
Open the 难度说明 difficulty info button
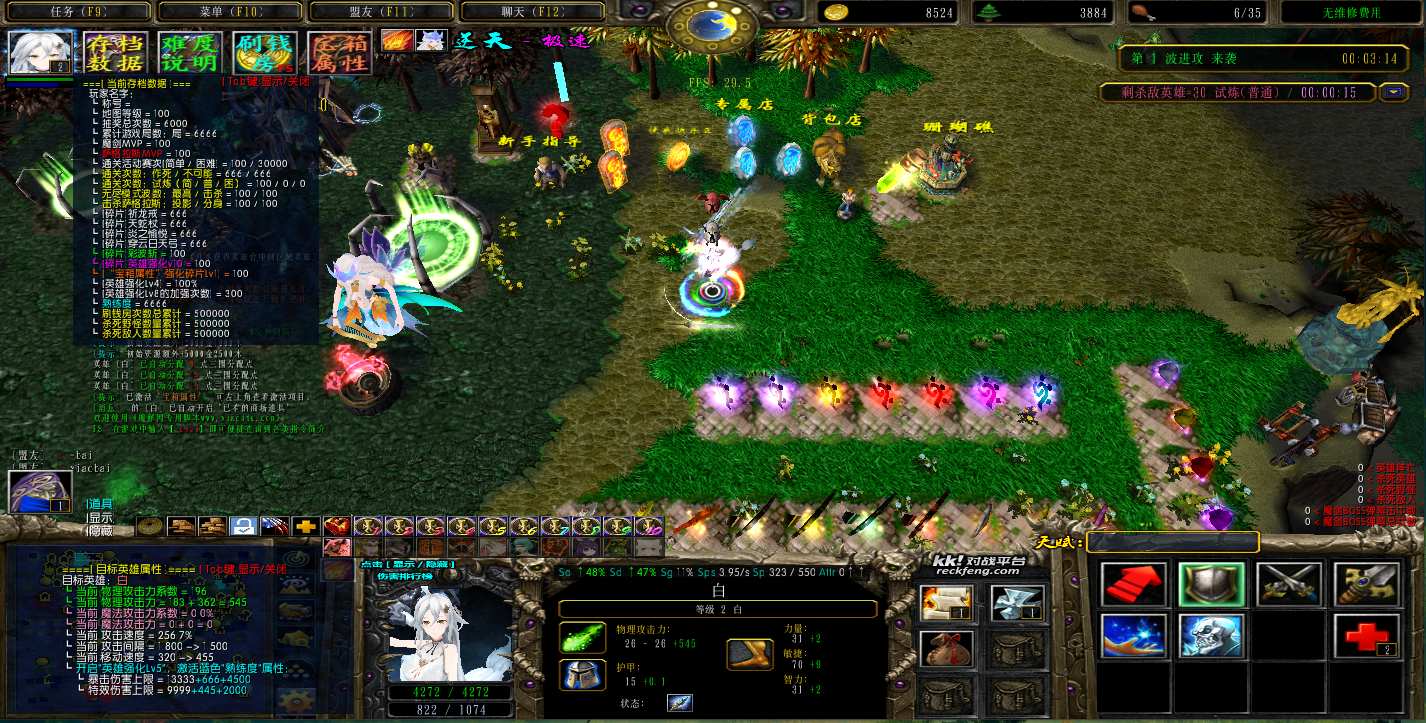click(188, 53)
